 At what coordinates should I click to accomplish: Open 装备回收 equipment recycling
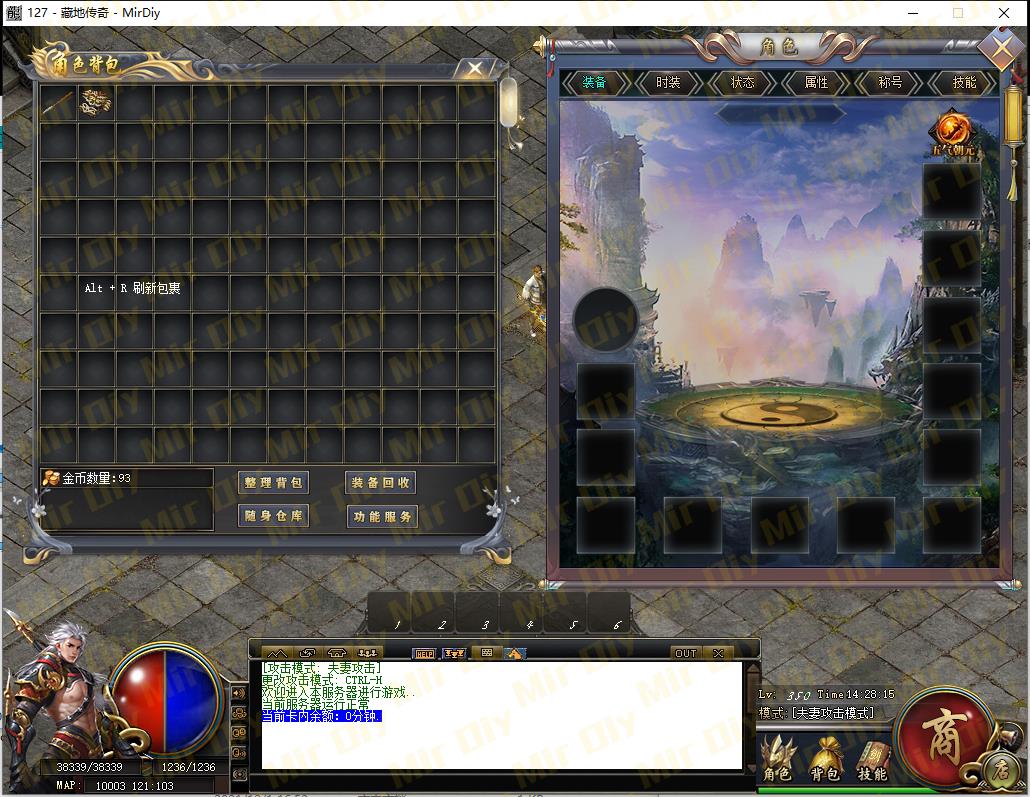tap(380, 483)
